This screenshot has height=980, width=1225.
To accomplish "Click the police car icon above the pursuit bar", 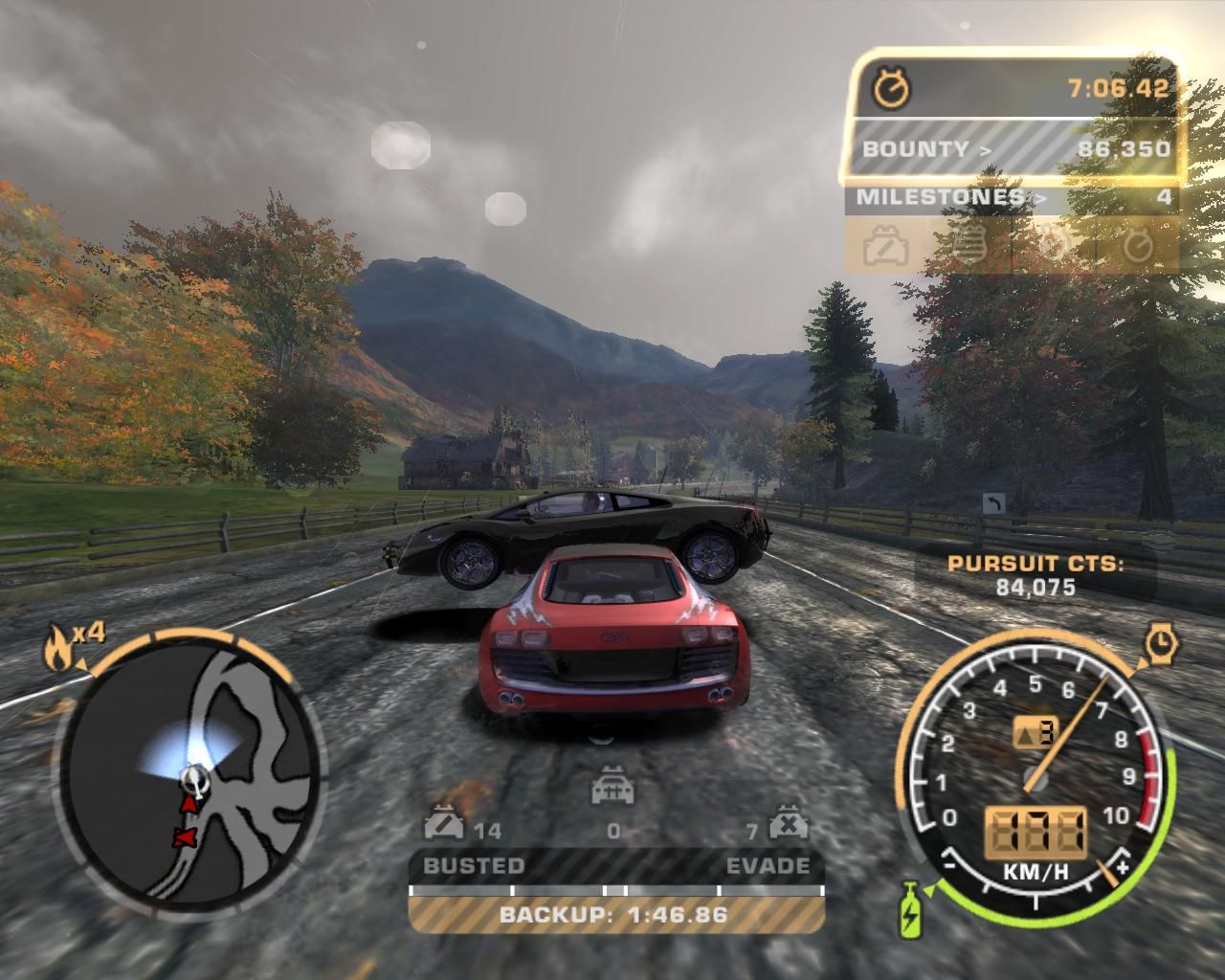I will [612, 790].
